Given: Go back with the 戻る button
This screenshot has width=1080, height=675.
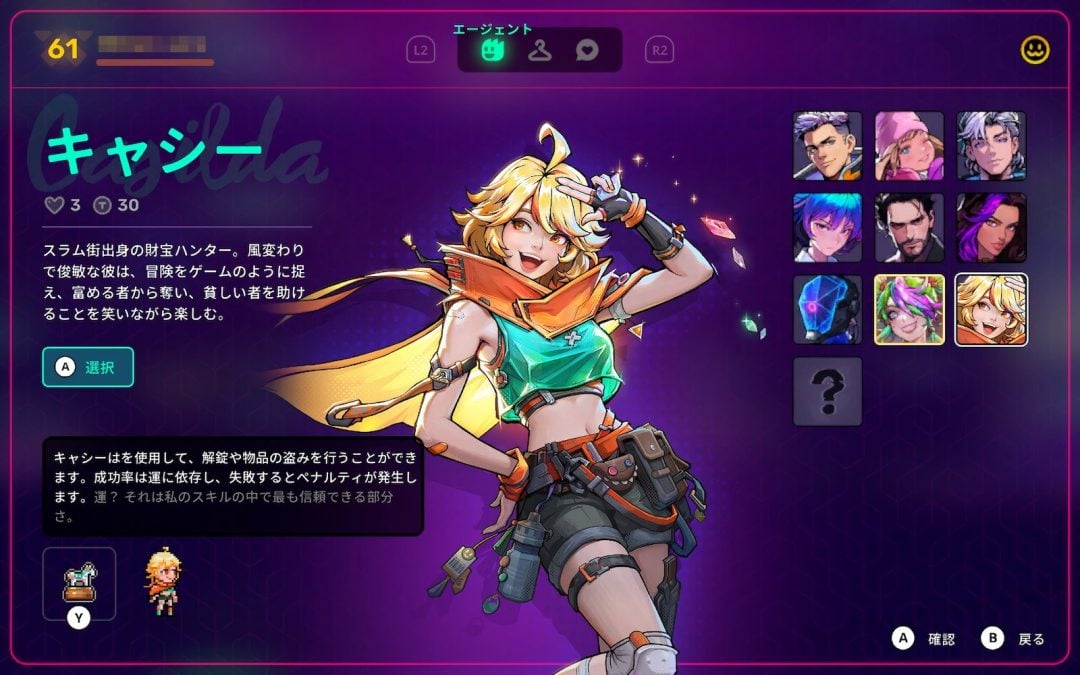Looking at the screenshot, I should 1017,638.
